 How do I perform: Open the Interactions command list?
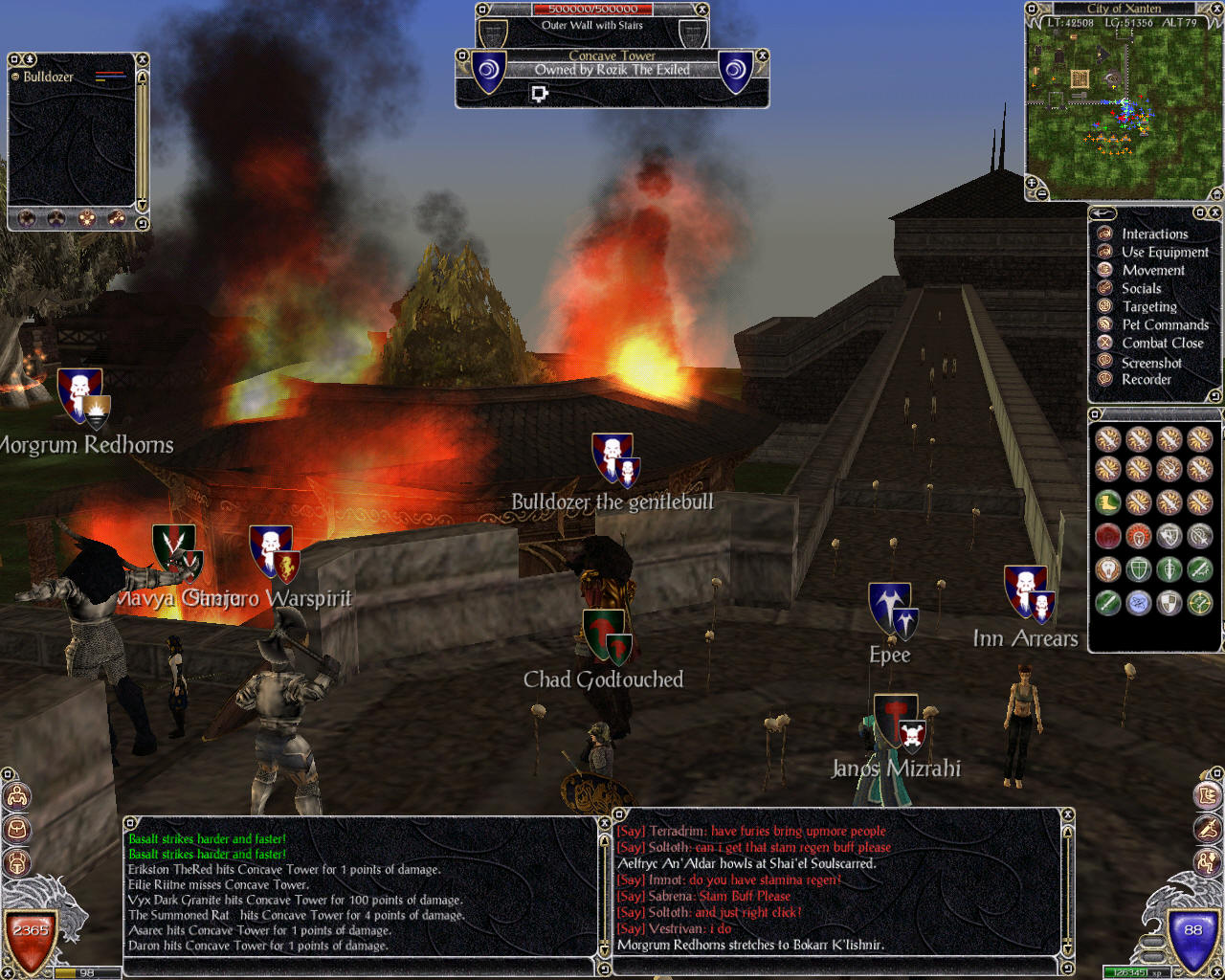[x=1154, y=234]
